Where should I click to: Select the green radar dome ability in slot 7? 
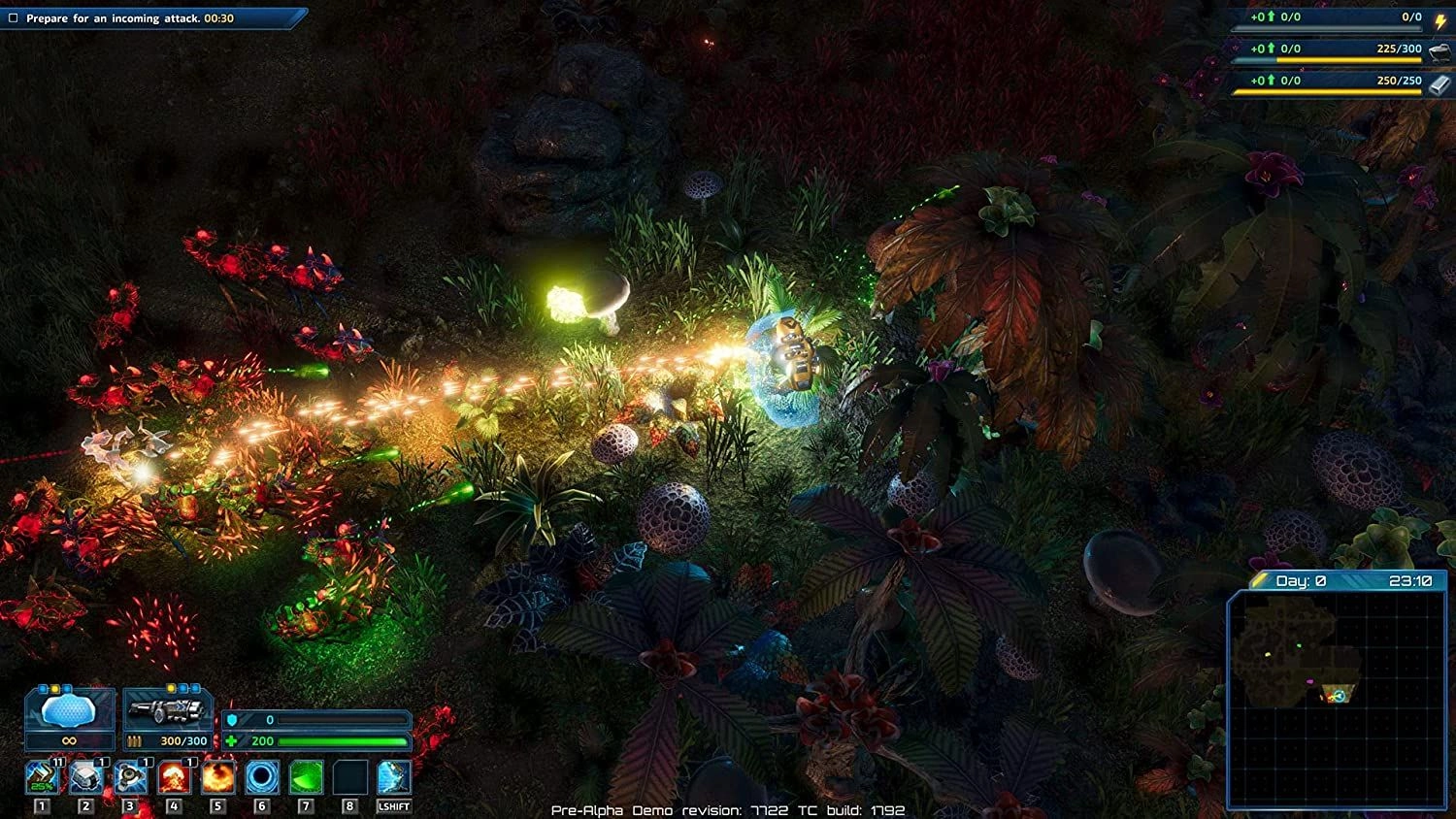(305, 775)
